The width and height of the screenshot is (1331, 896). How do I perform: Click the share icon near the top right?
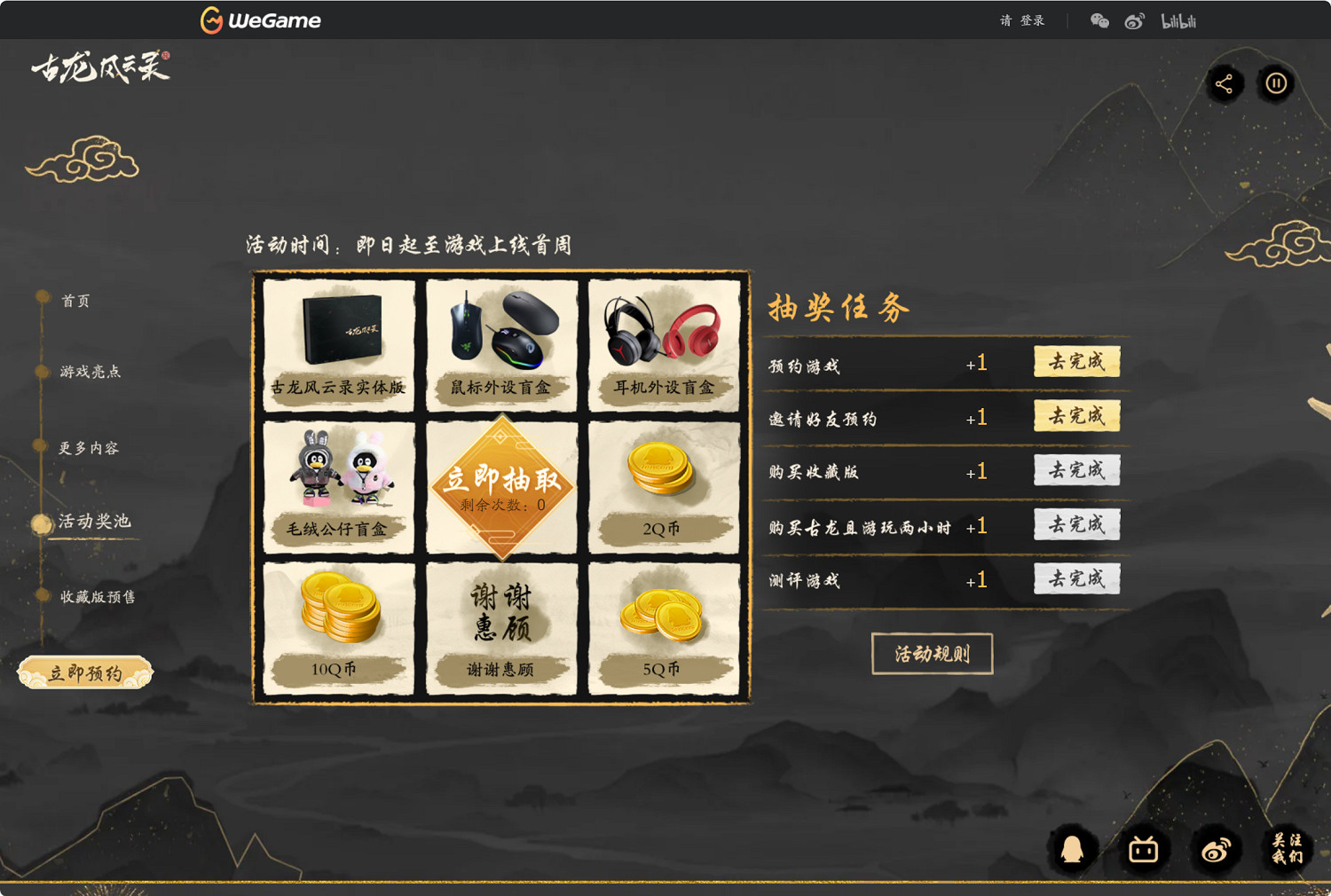(x=1226, y=83)
